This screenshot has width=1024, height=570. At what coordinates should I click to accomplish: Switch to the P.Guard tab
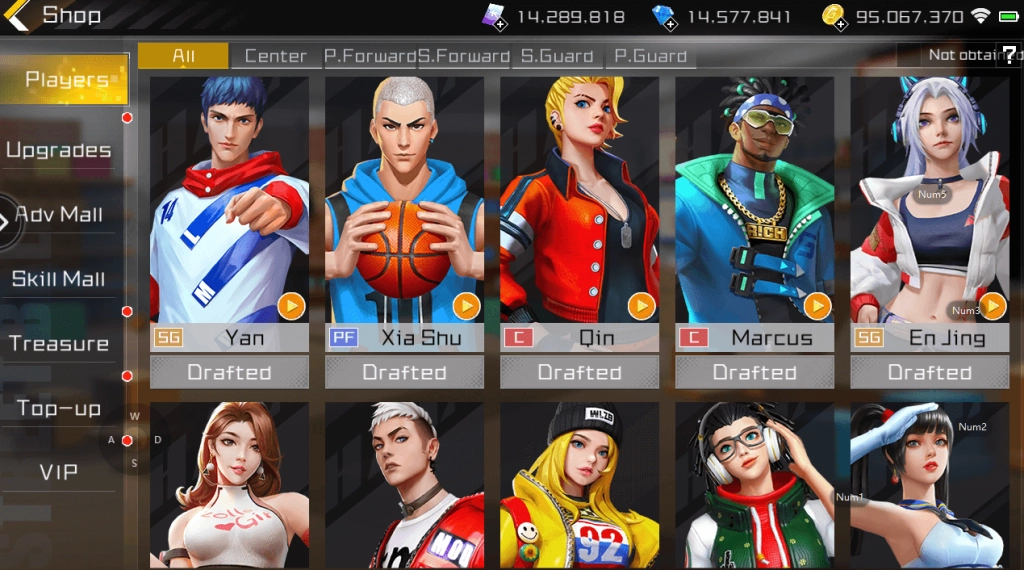650,56
